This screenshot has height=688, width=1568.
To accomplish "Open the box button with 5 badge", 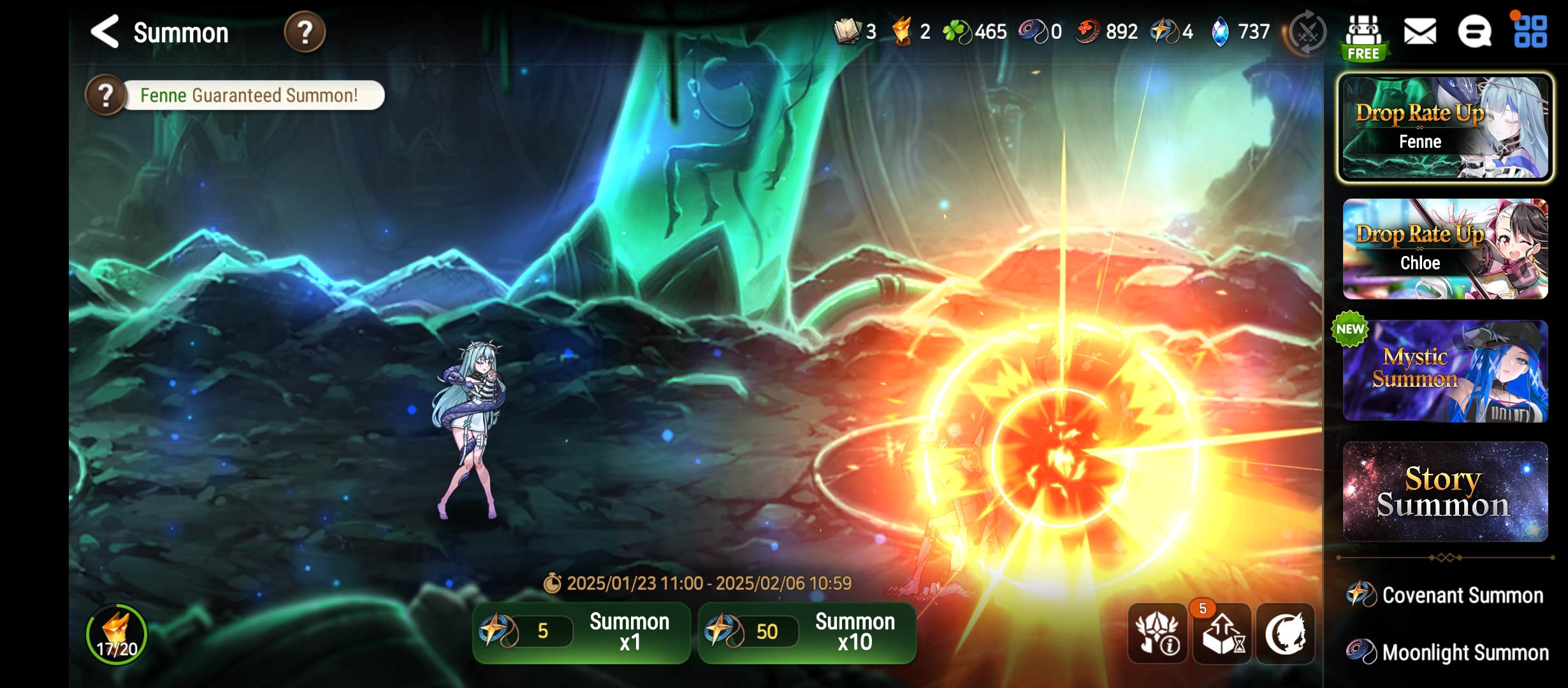I will coord(1222,633).
